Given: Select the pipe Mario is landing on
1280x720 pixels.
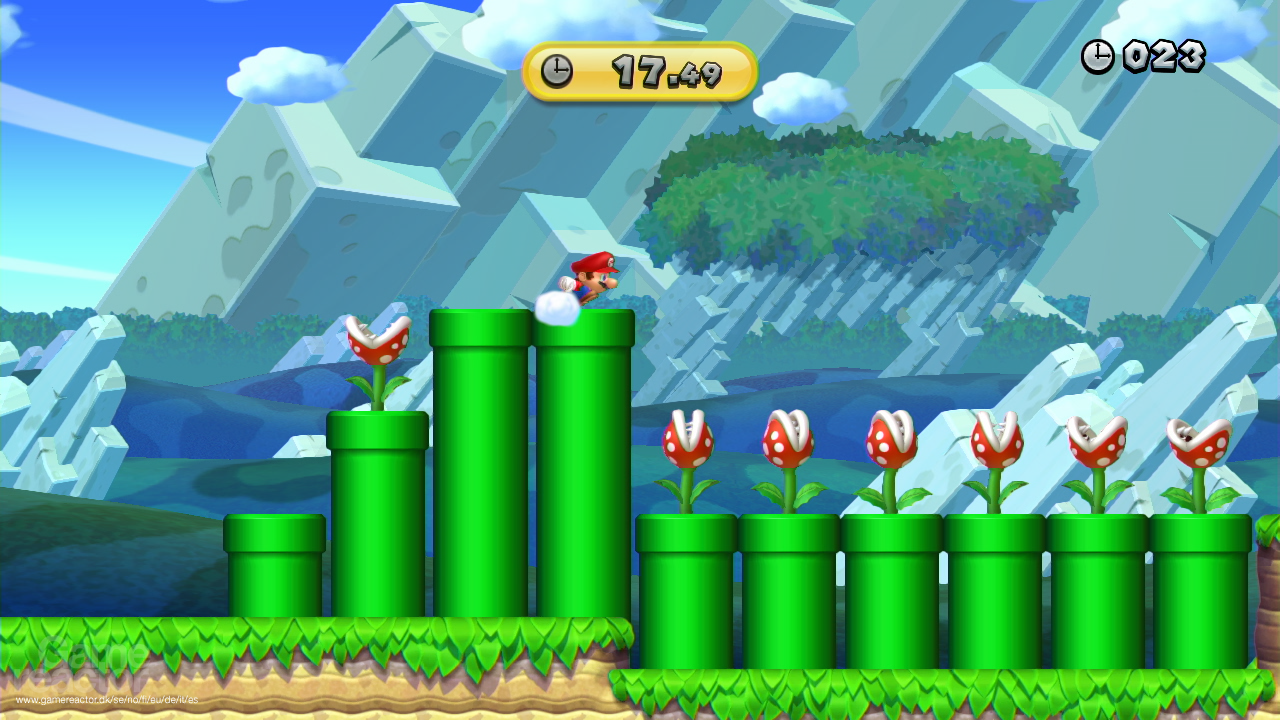Looking at the screenshot, I should pyautogui.click(x=585, y=450).
